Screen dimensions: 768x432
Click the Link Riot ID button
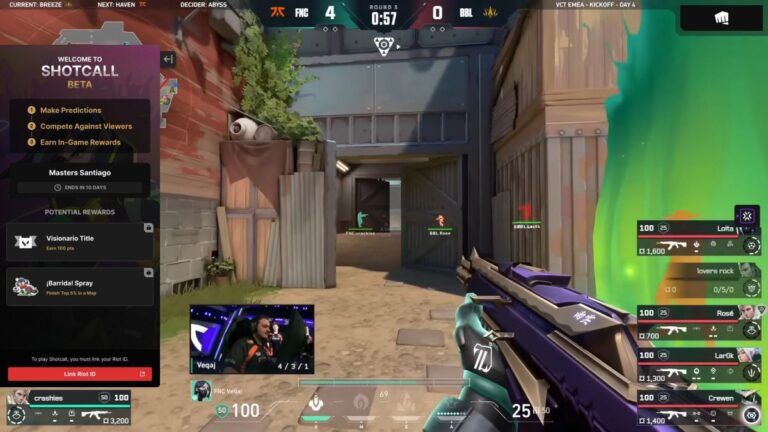(80, 374)
